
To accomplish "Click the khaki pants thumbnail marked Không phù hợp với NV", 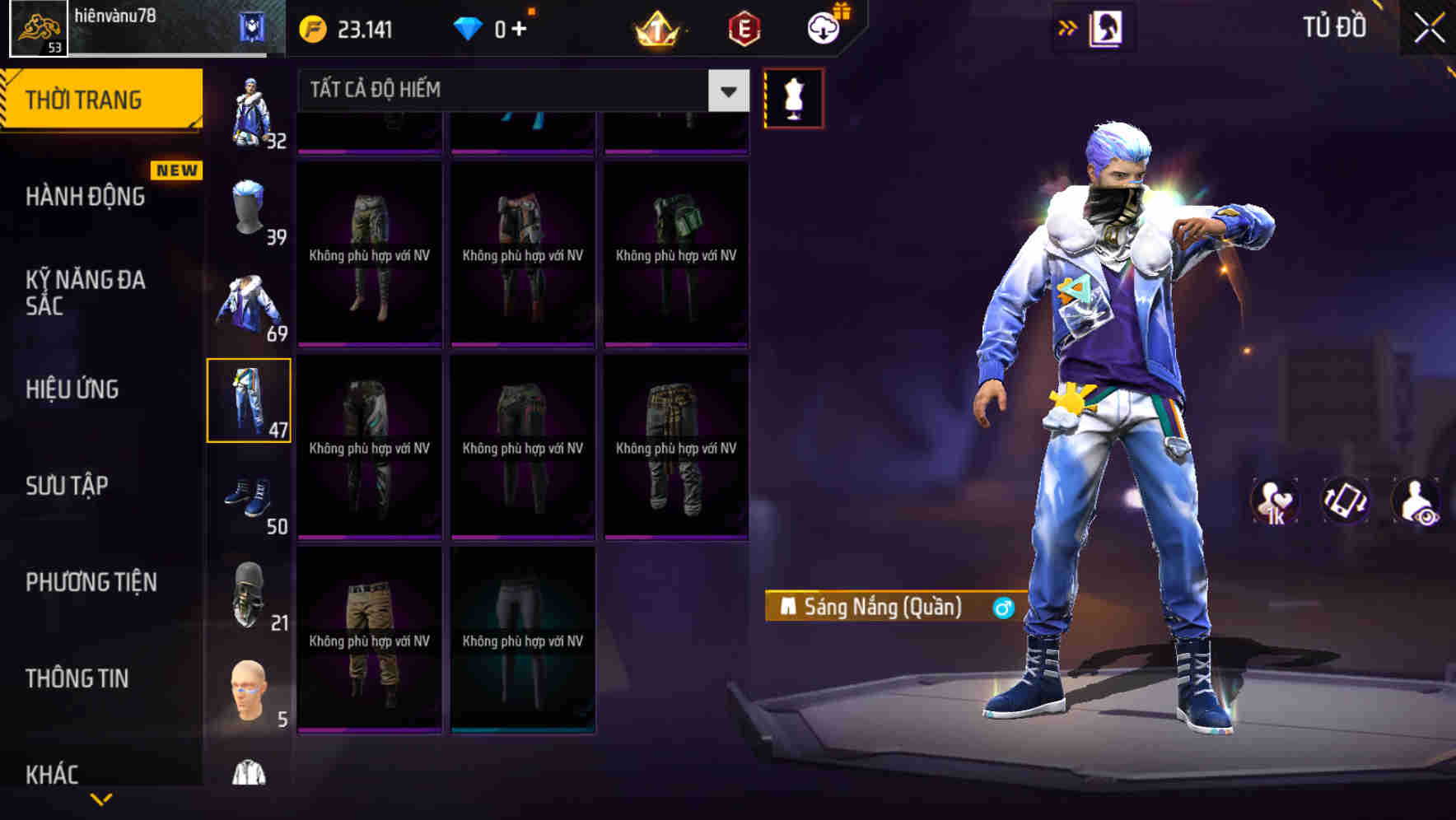I will [x=369, y=634].
